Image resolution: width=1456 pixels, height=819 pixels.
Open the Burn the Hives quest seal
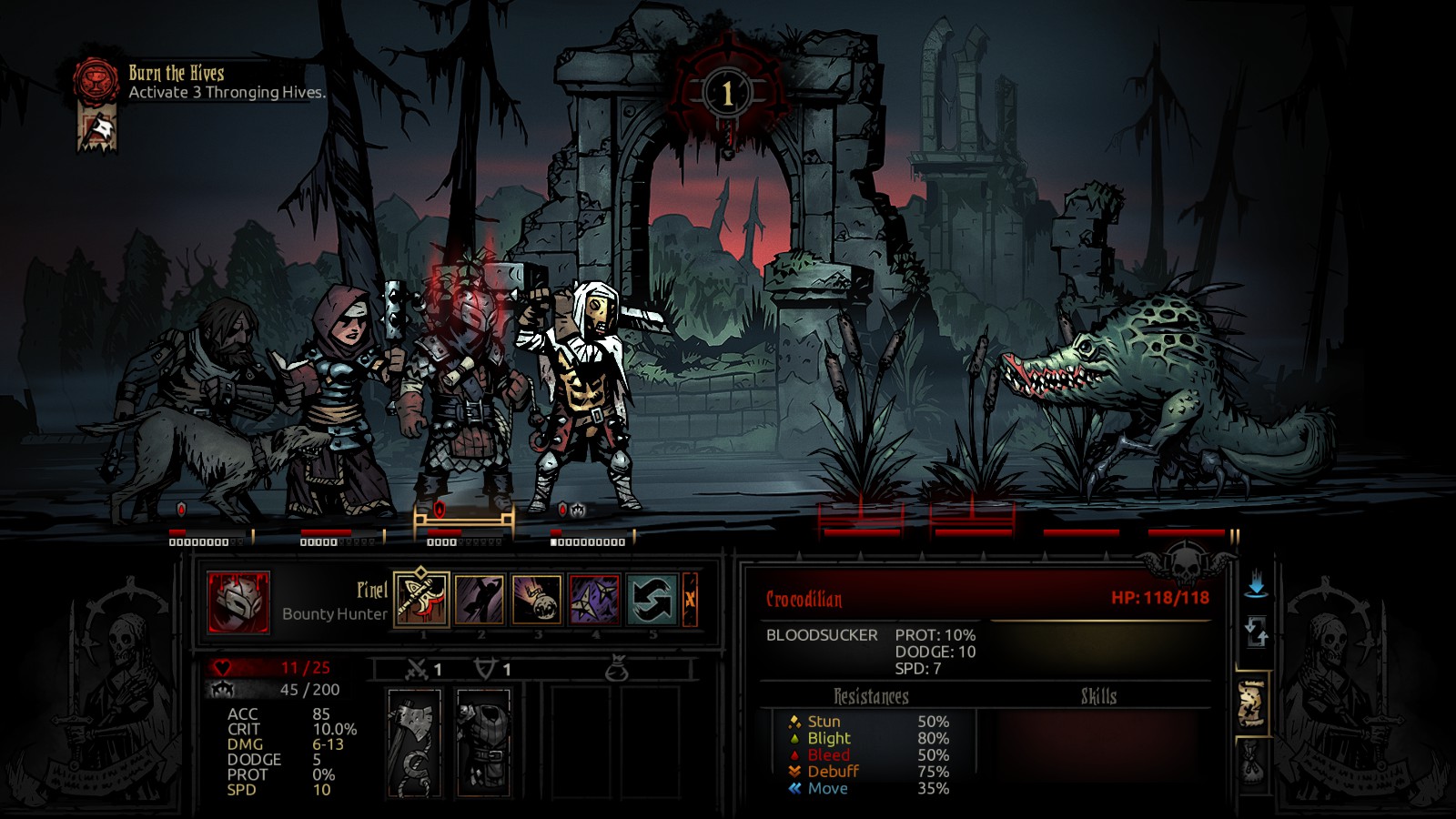point(96,80)
